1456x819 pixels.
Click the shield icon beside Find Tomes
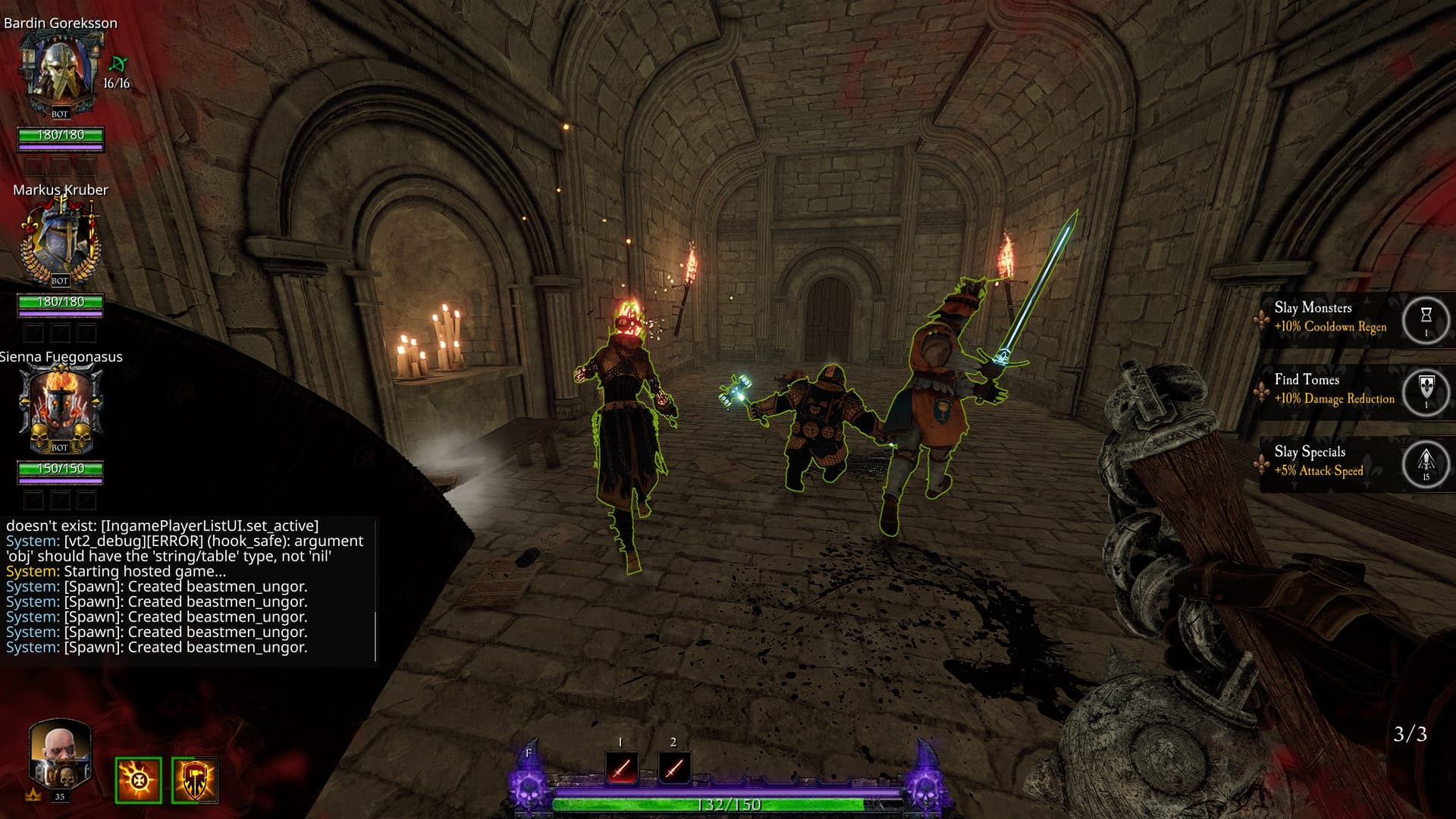(x=1426, y=391)
